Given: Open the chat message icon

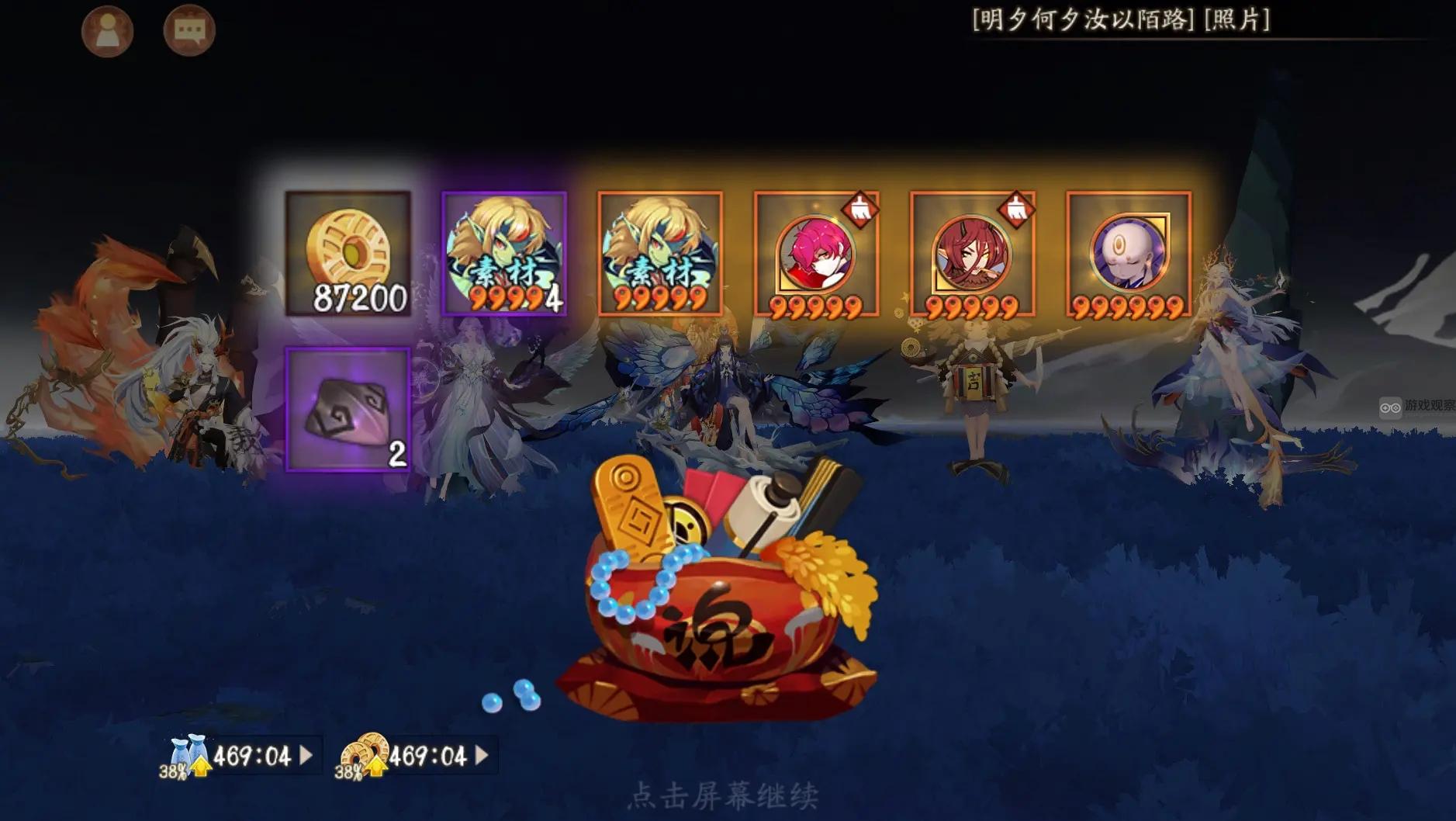Looking at the screenshot, I should coord(188,31).
